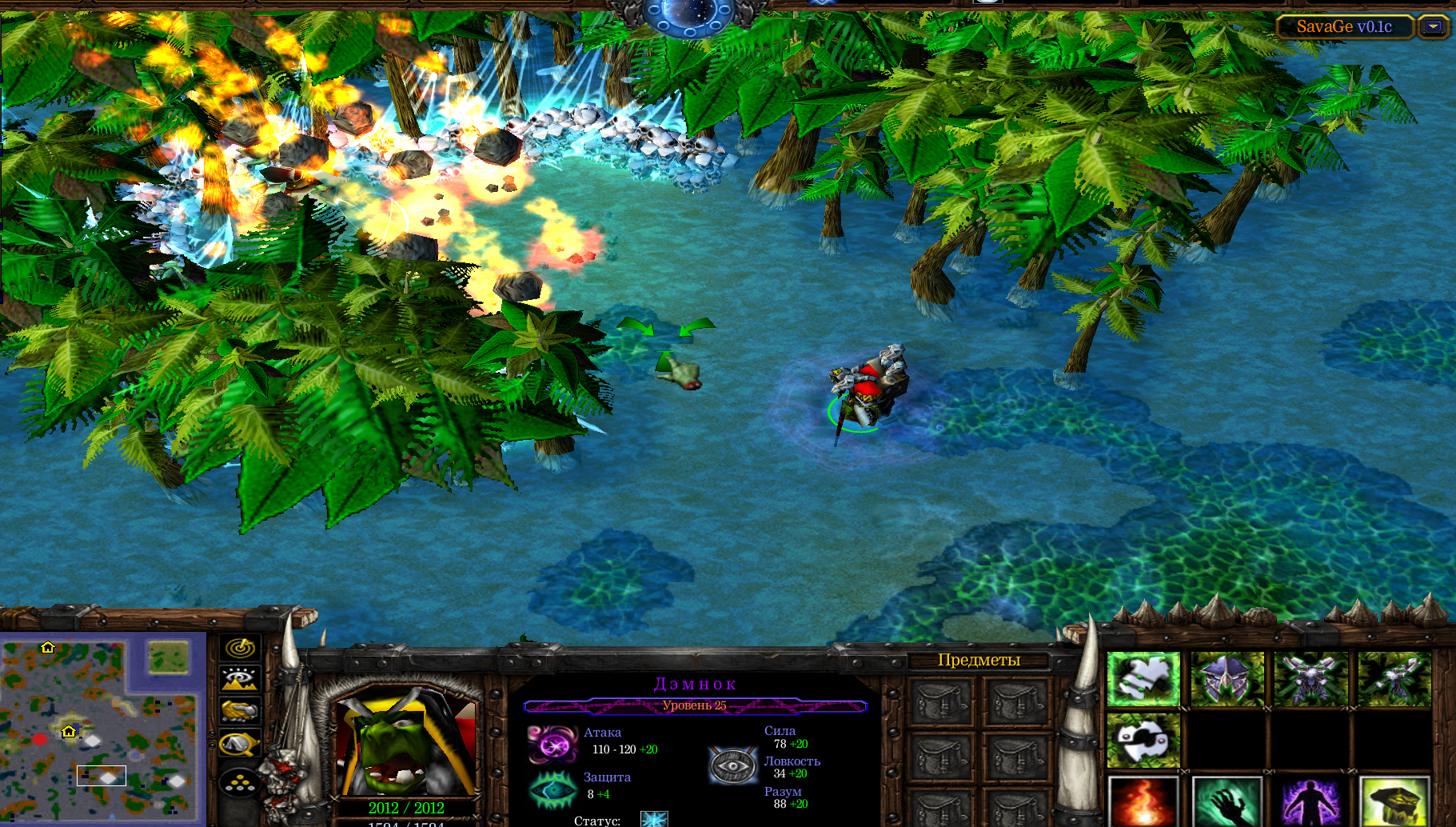Image resolution: width=1456 pixels, height=827 pixels.
Task: Toggle the formation movement button
Action: point(239,781)
